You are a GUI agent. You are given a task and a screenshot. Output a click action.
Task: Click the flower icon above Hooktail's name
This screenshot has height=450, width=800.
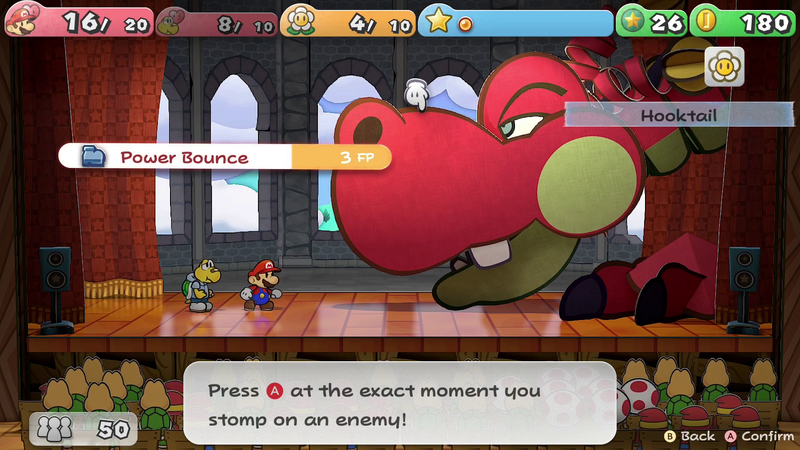[724, 67]
